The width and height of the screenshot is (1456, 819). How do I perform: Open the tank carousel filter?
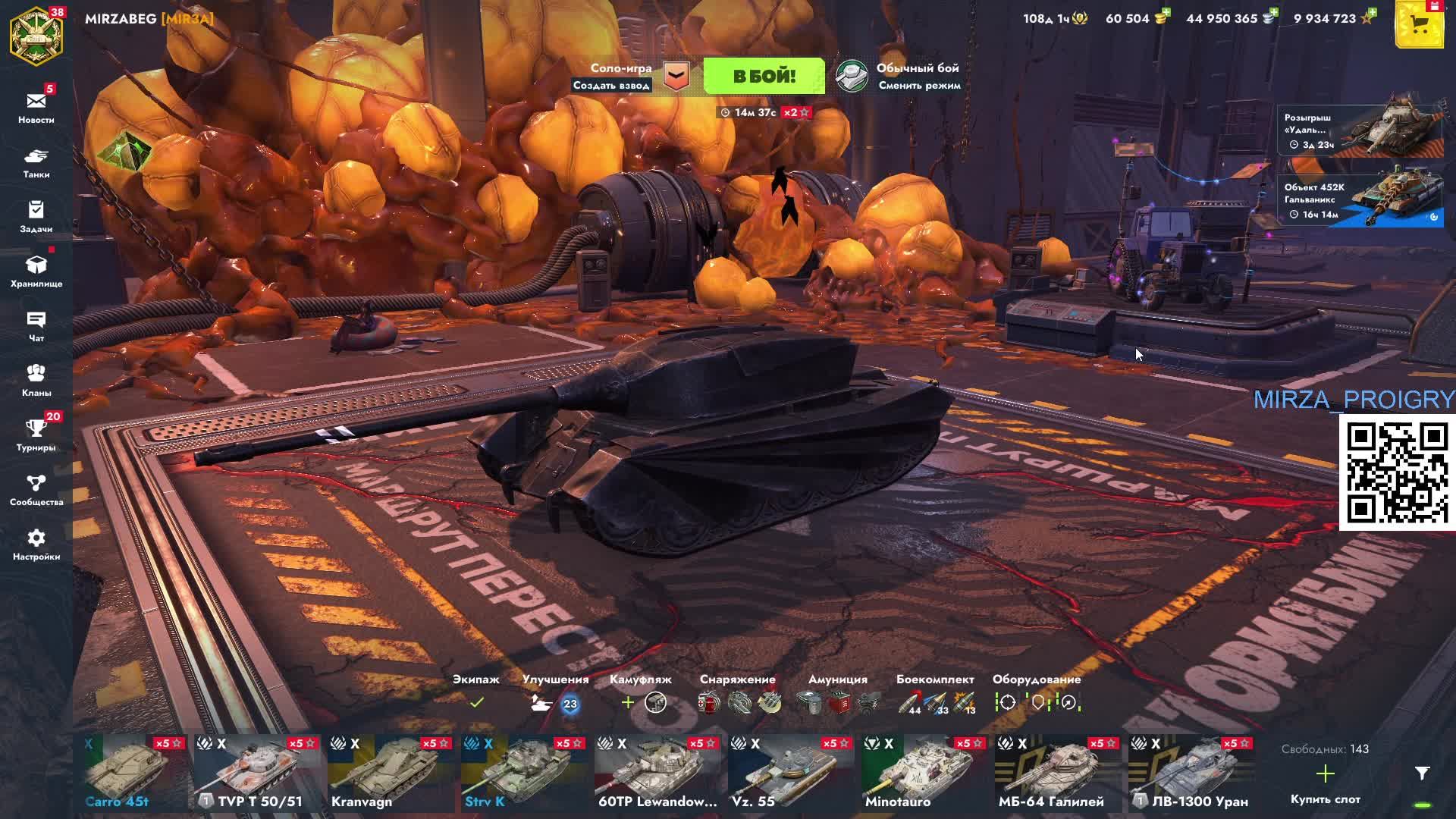[x=1422, y=773]
